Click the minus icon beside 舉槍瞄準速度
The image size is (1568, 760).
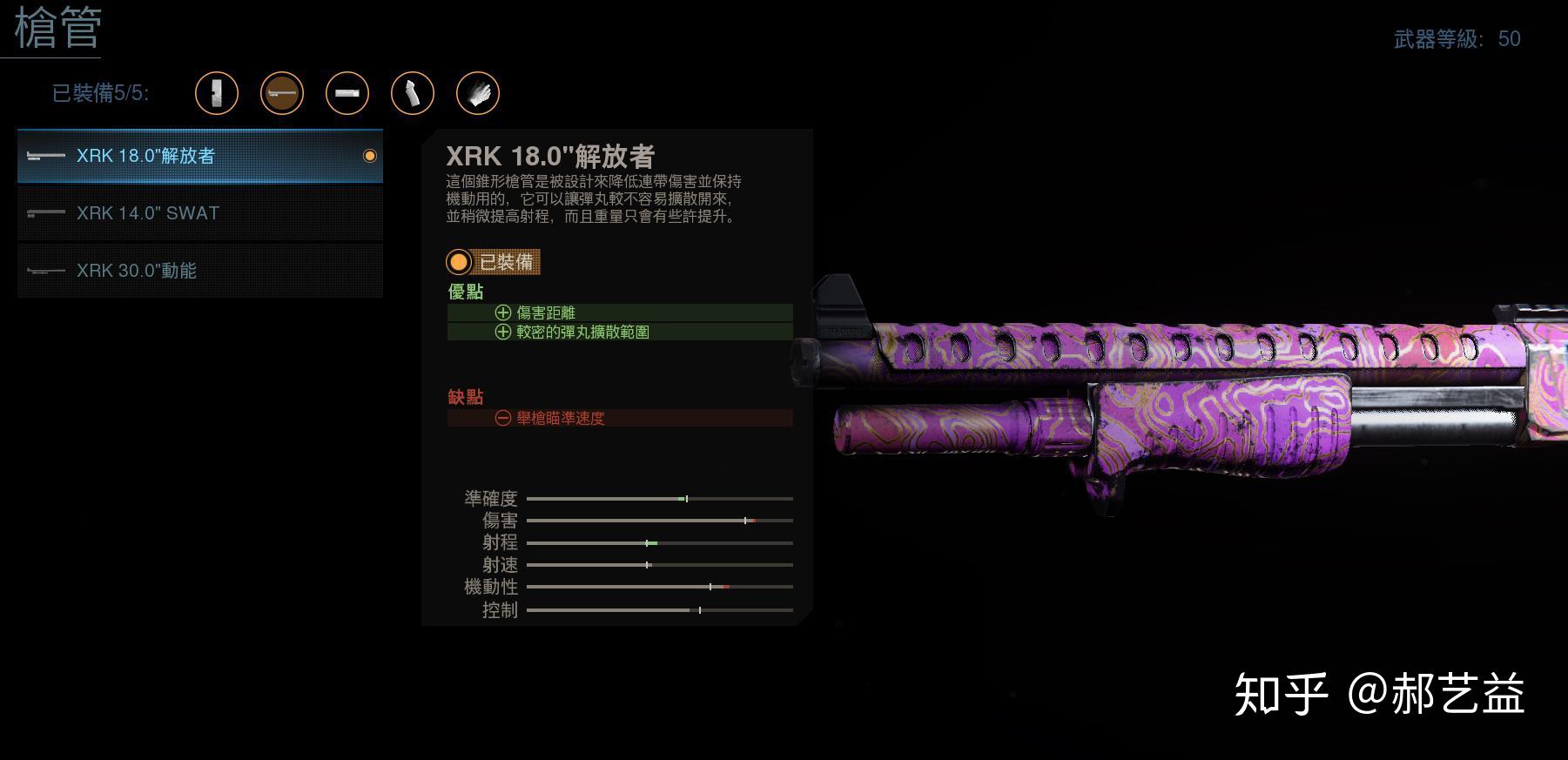click(501, 418)
